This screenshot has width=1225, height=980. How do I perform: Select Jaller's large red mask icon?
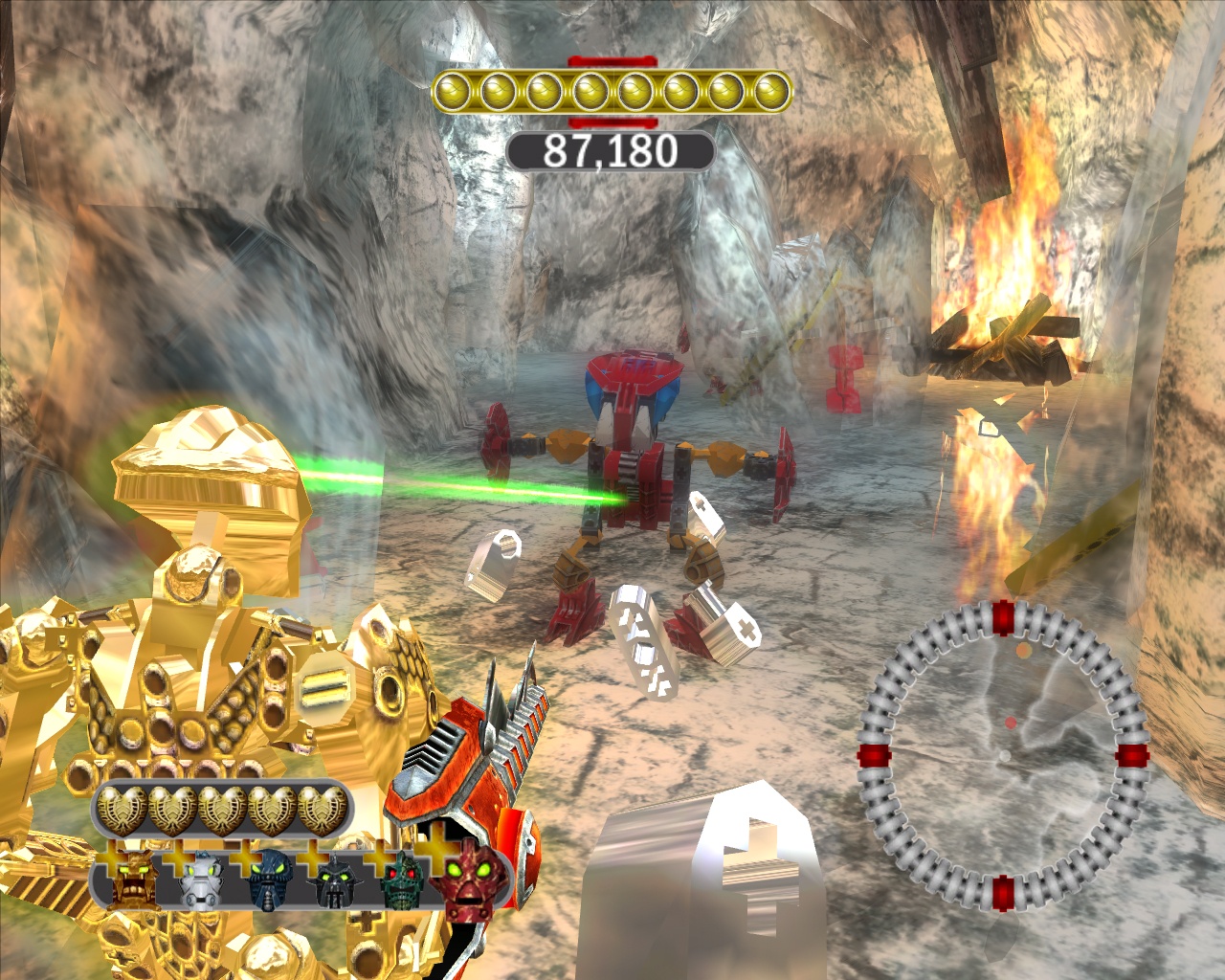468,882
